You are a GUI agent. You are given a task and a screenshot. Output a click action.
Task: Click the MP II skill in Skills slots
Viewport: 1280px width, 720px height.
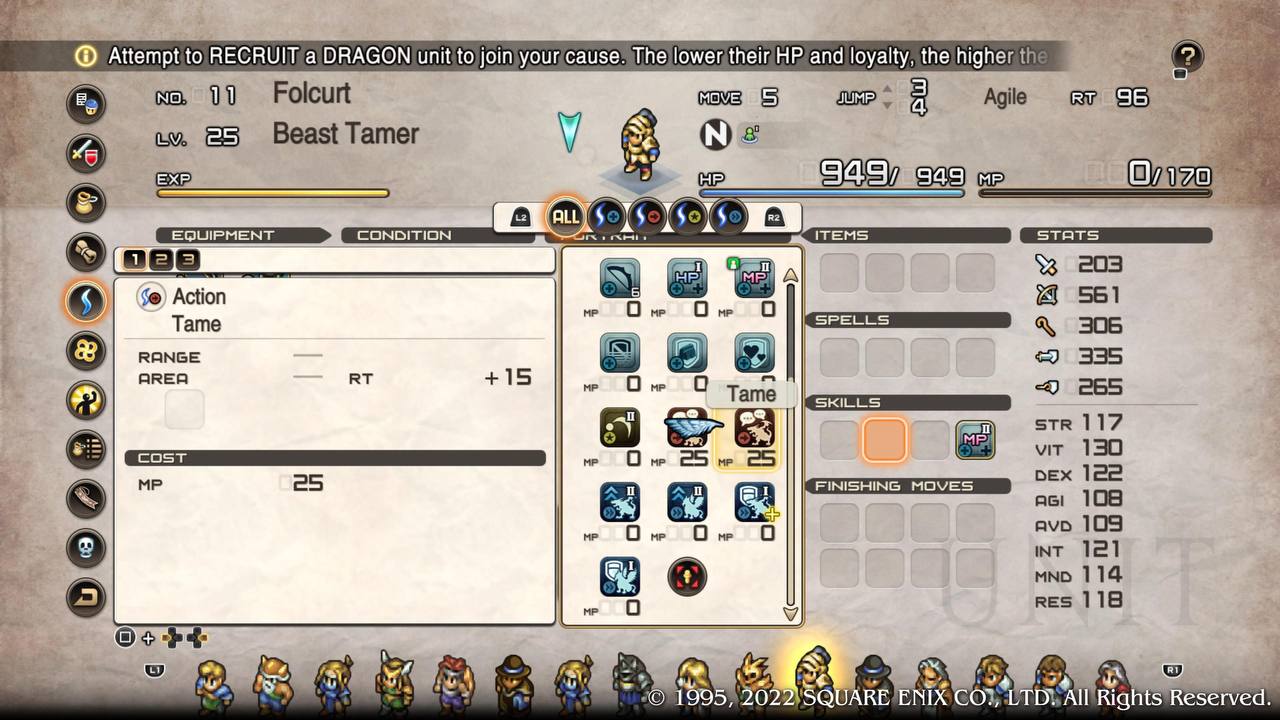click(974, 439)
